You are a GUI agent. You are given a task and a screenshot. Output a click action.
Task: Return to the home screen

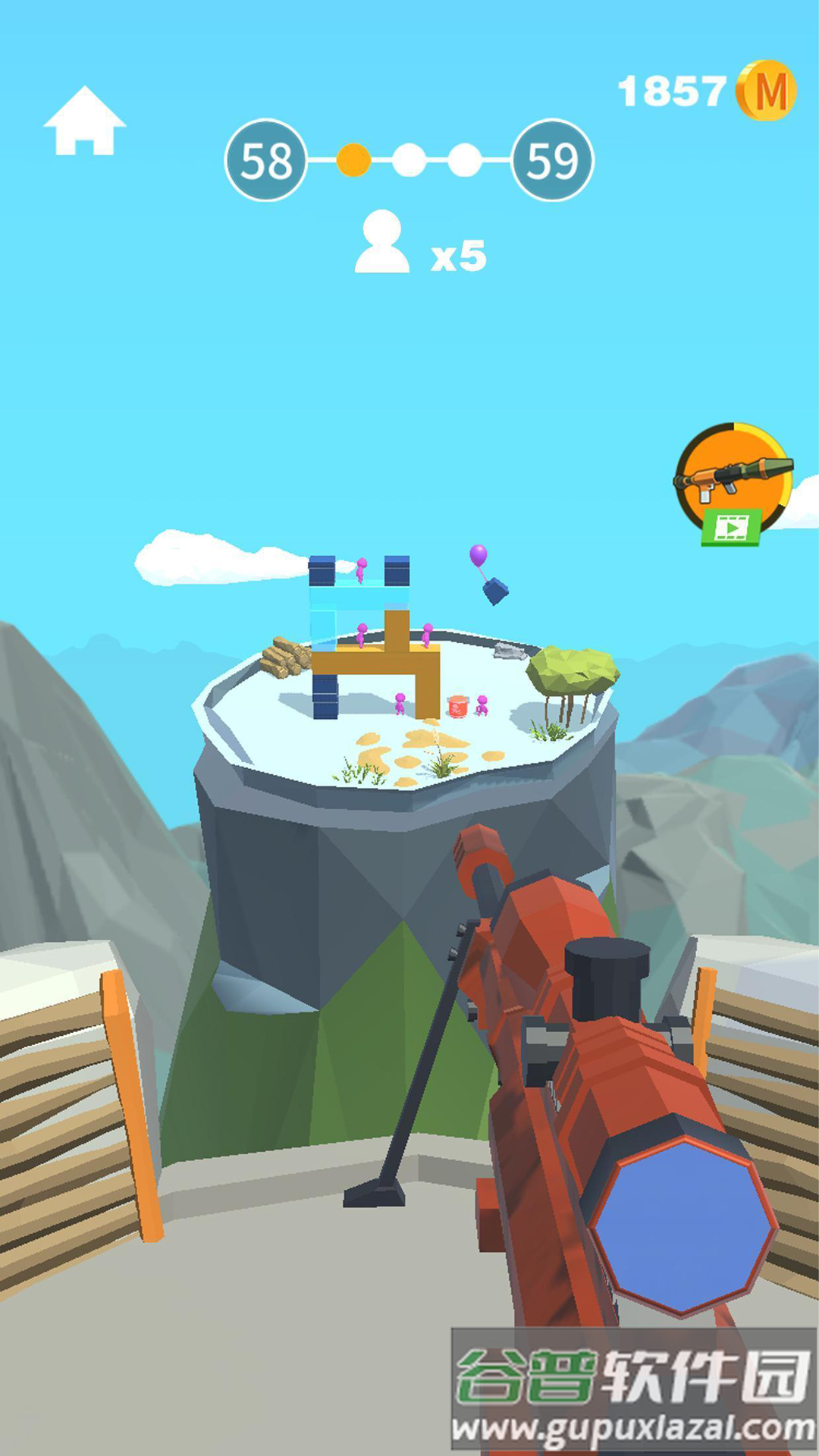click(x=84, y=122)
